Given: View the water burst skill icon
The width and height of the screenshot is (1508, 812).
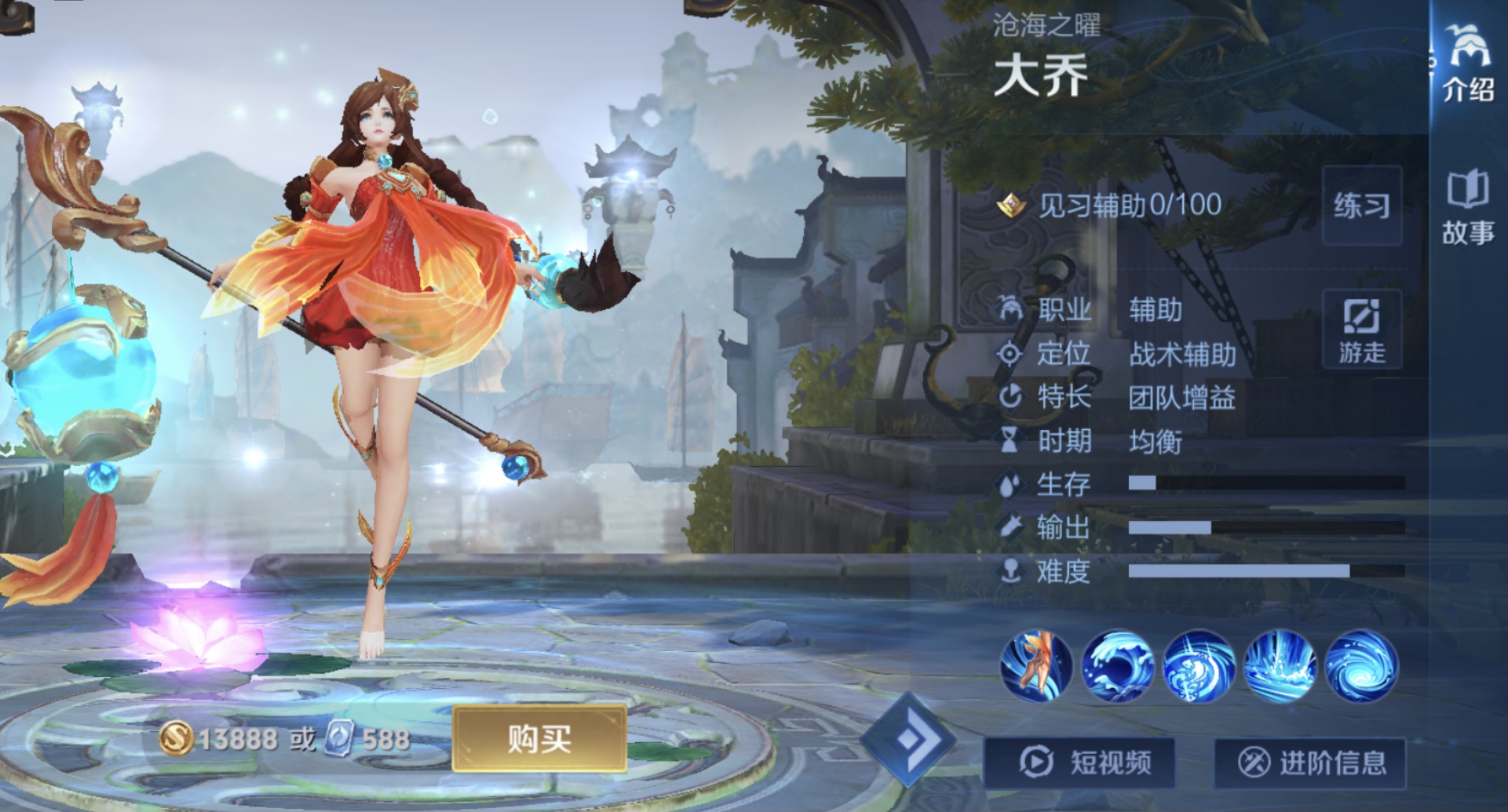Looking at the screenshot, I should pos(1280,665).
